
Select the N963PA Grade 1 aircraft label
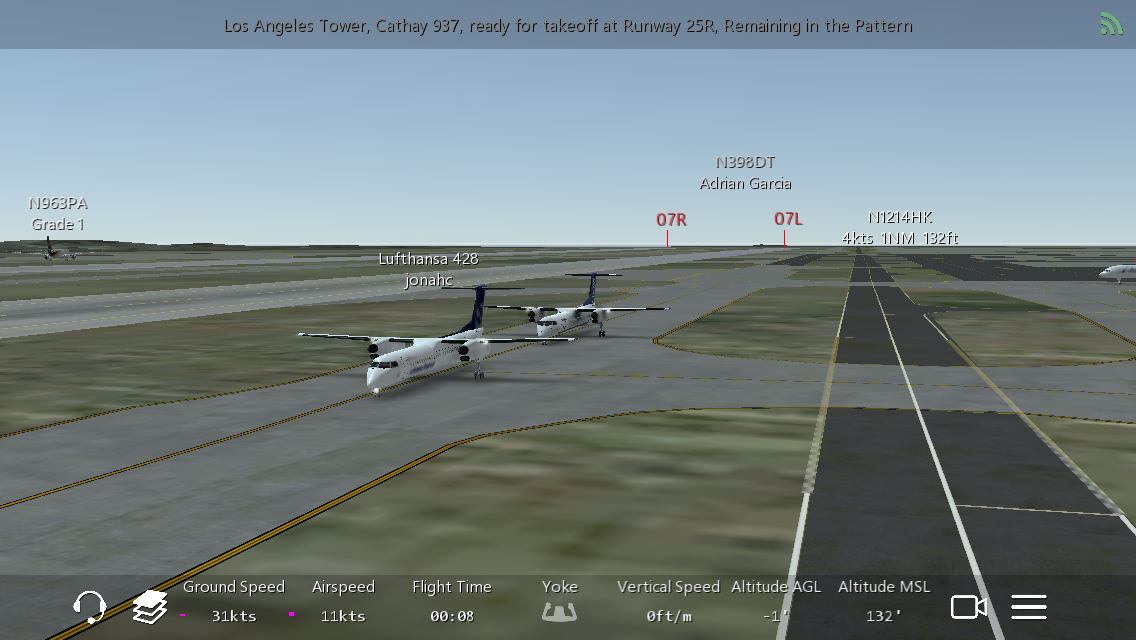coord(58,214)
